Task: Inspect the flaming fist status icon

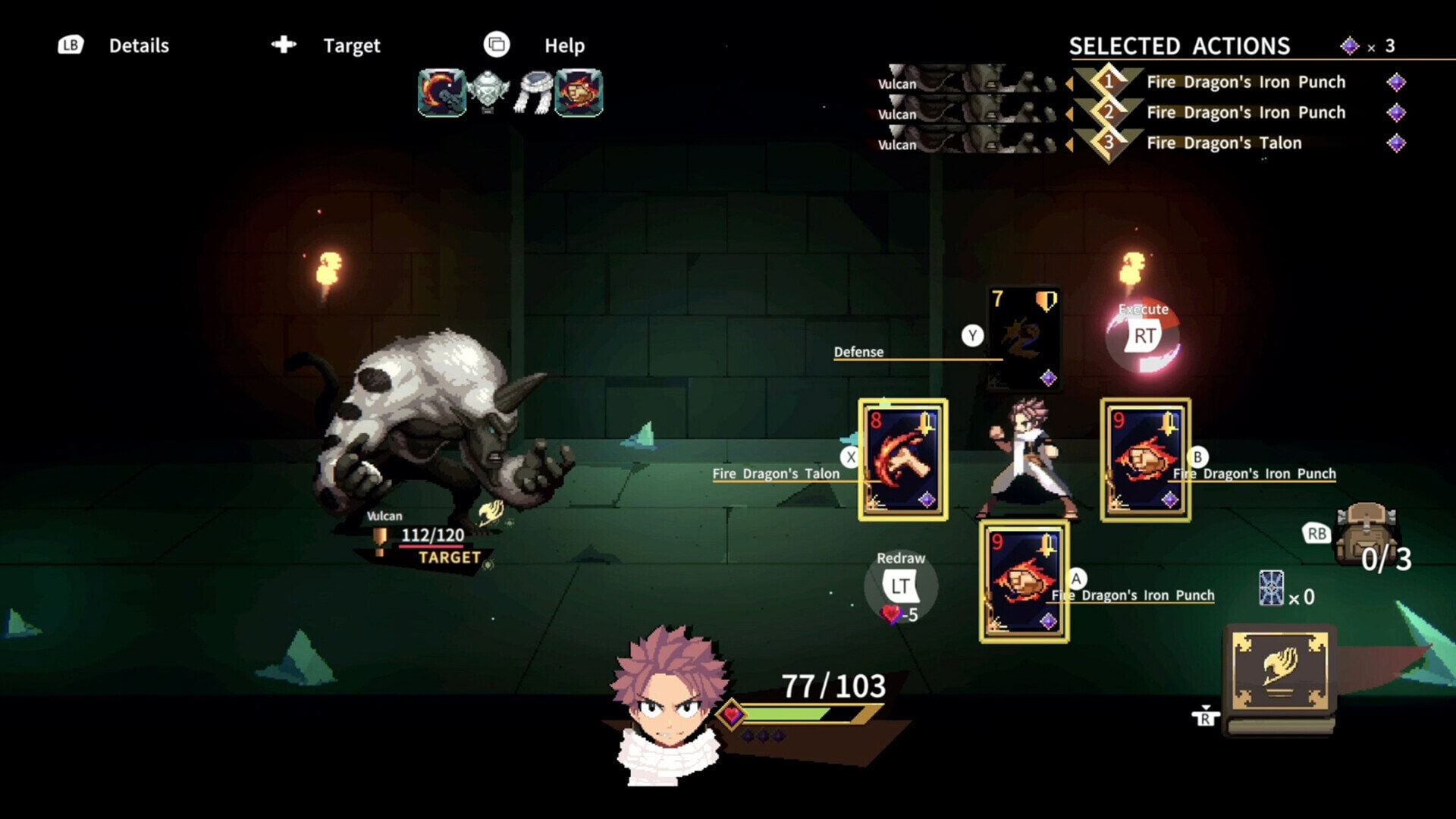Action: tap(579, 93)
